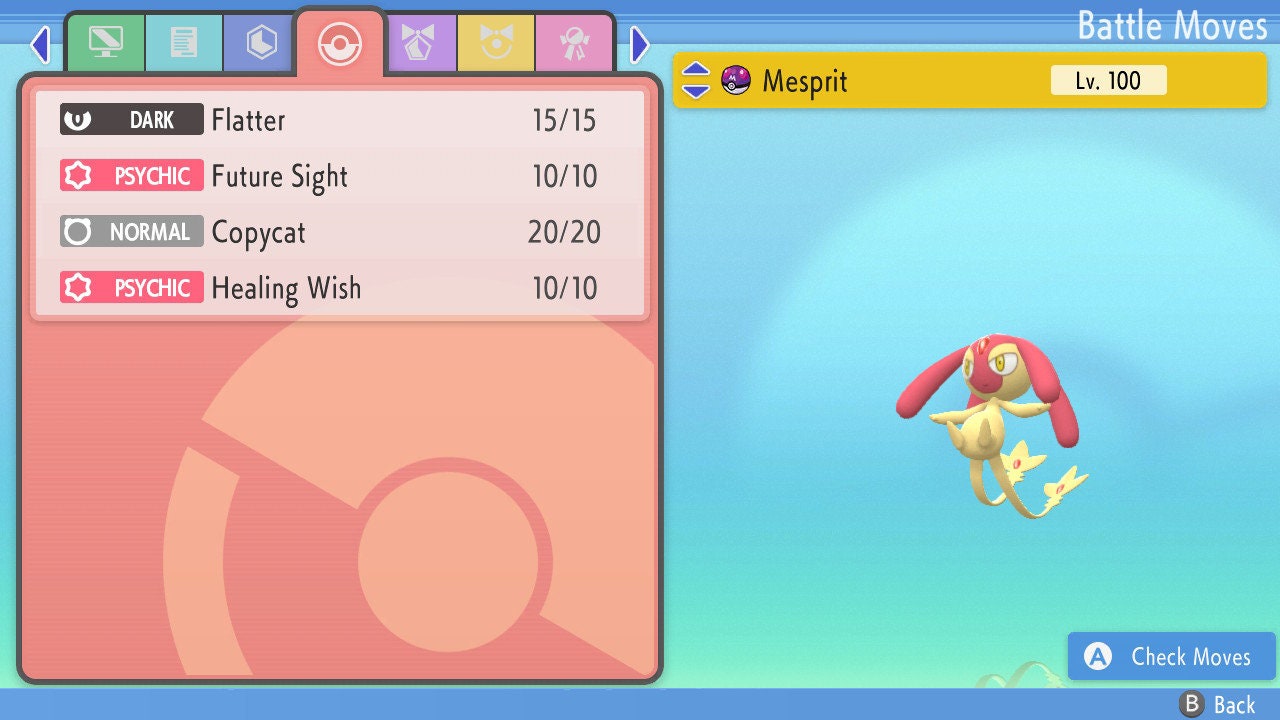Select the Flatter move row
Screen dimensions: 1280x720
point(340,120)
